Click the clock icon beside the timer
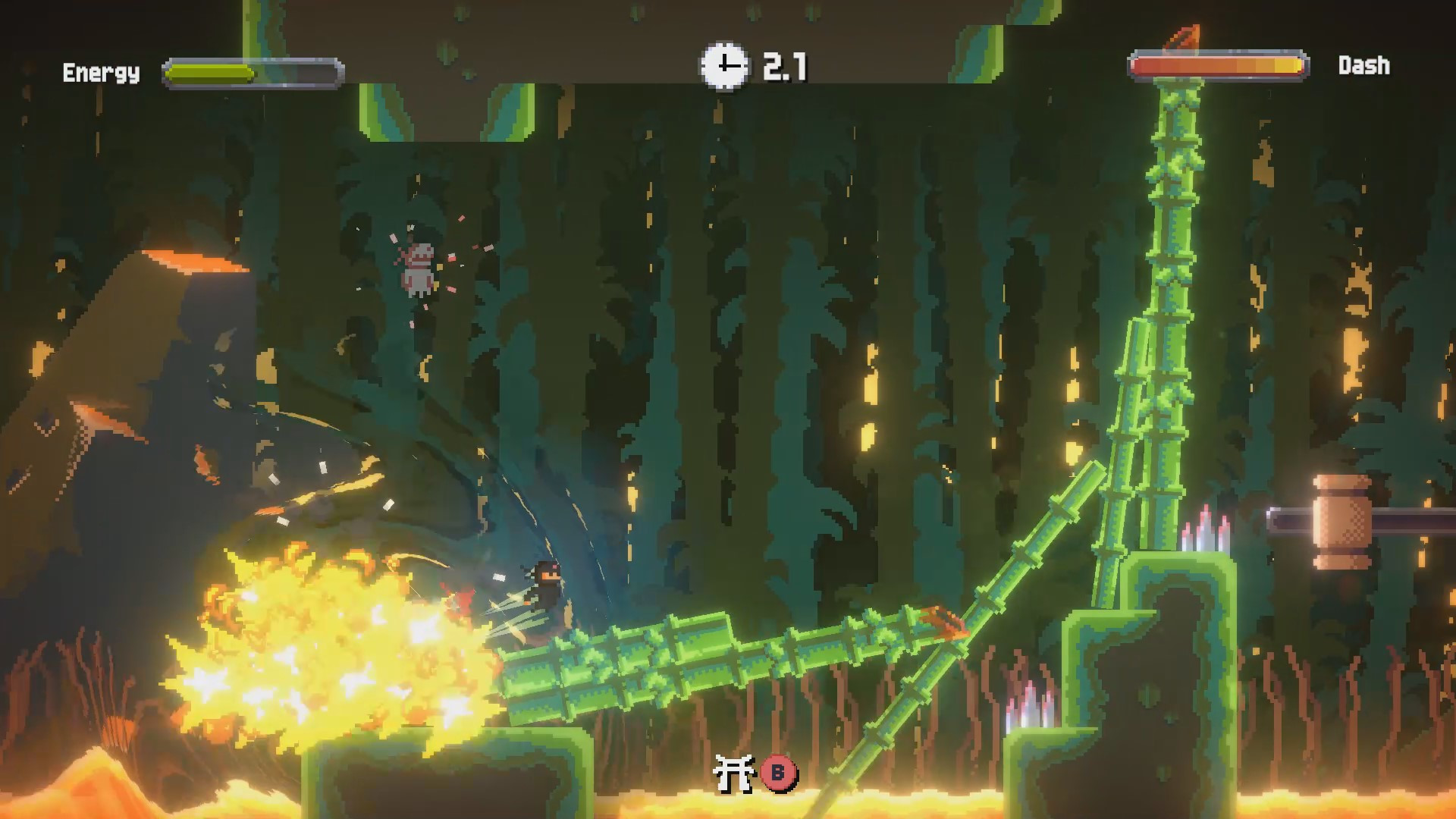This screenshot has width=1456, height=819. tap(723, 67)
